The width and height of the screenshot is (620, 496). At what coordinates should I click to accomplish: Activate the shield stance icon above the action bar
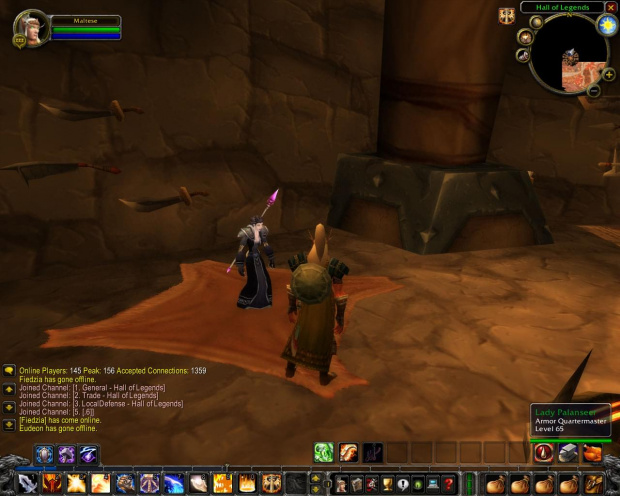click(44, 455)
